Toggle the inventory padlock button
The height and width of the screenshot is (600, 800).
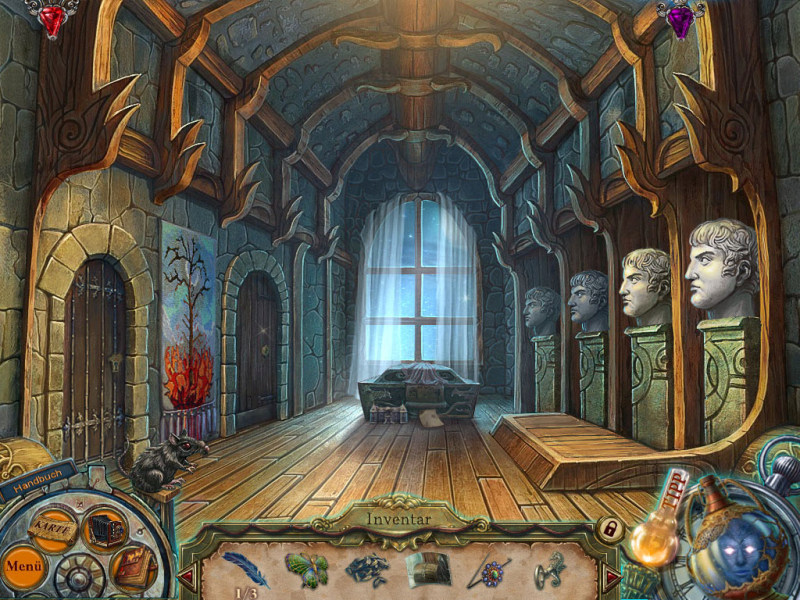(608, 527)
